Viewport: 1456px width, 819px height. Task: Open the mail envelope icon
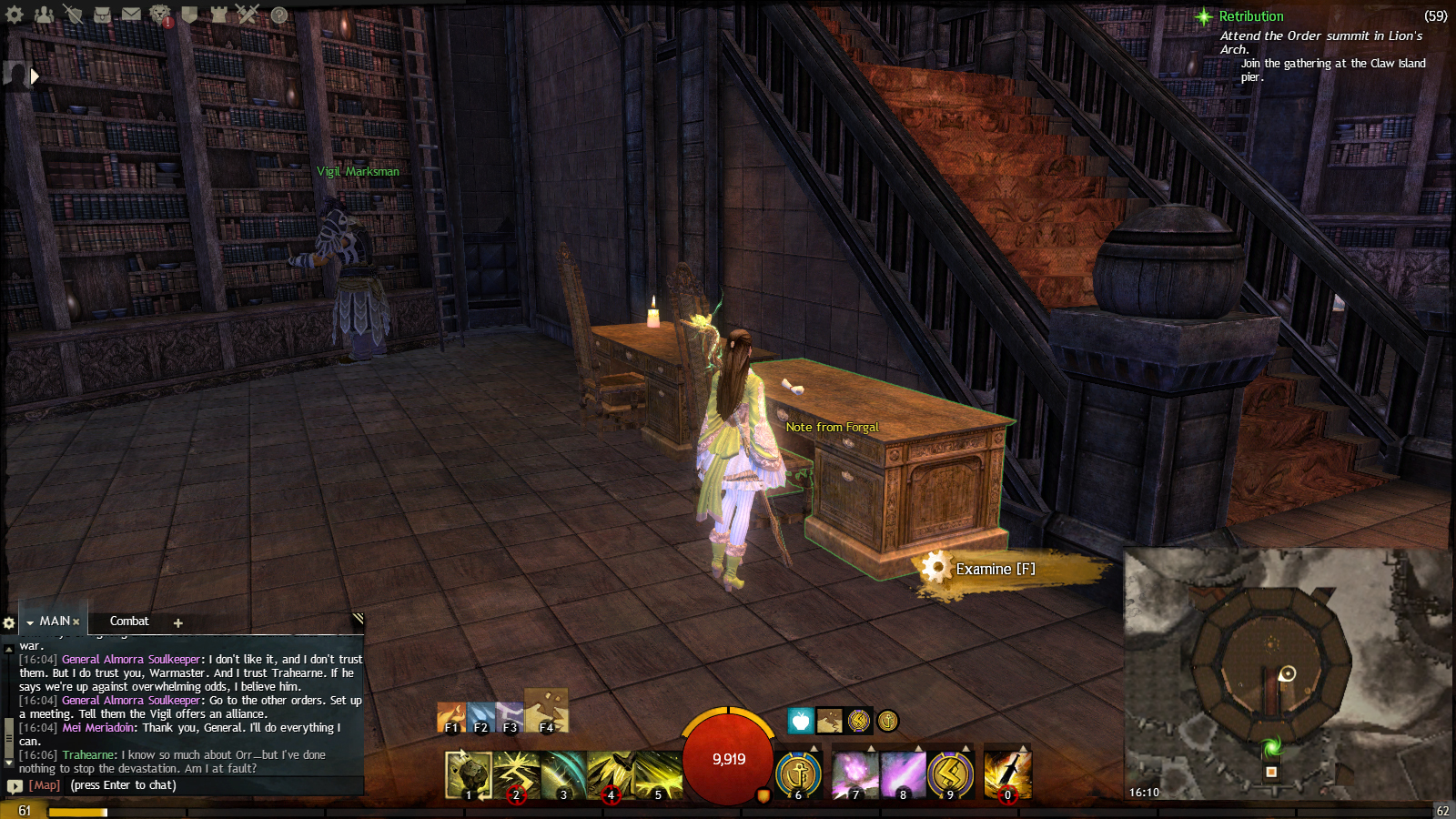131,14
